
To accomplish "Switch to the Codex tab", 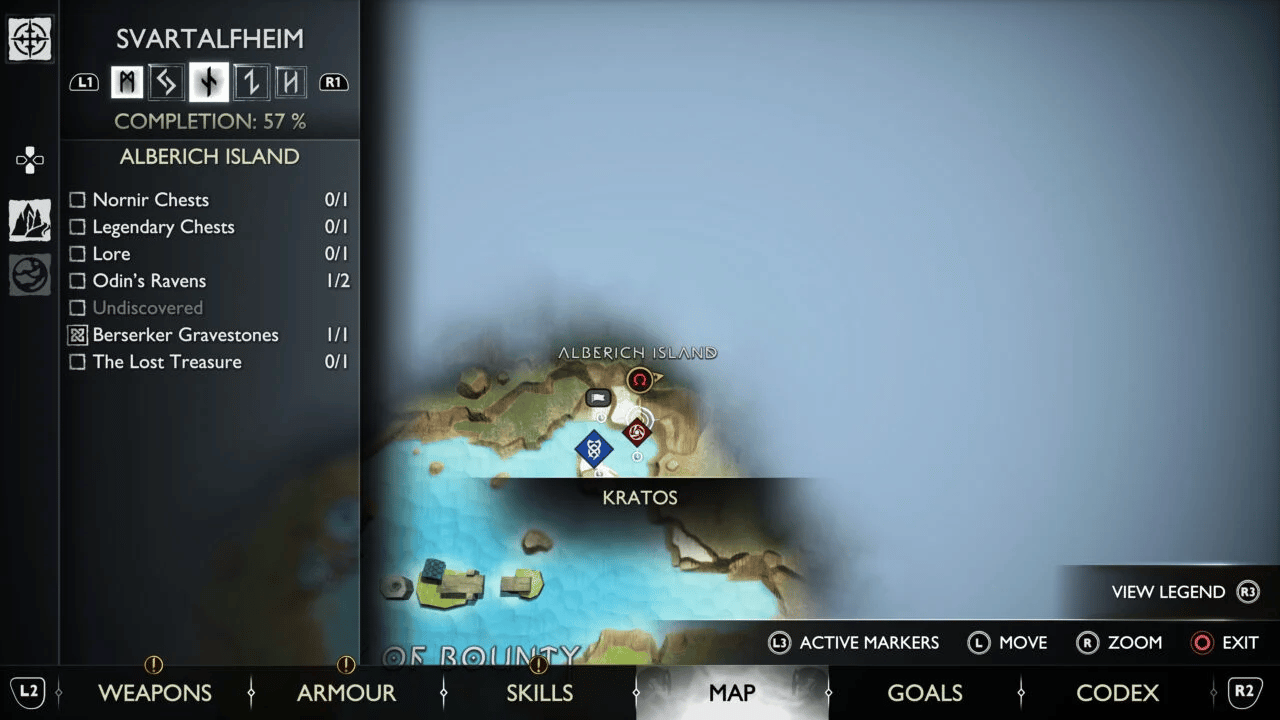I will point(1117,693).
